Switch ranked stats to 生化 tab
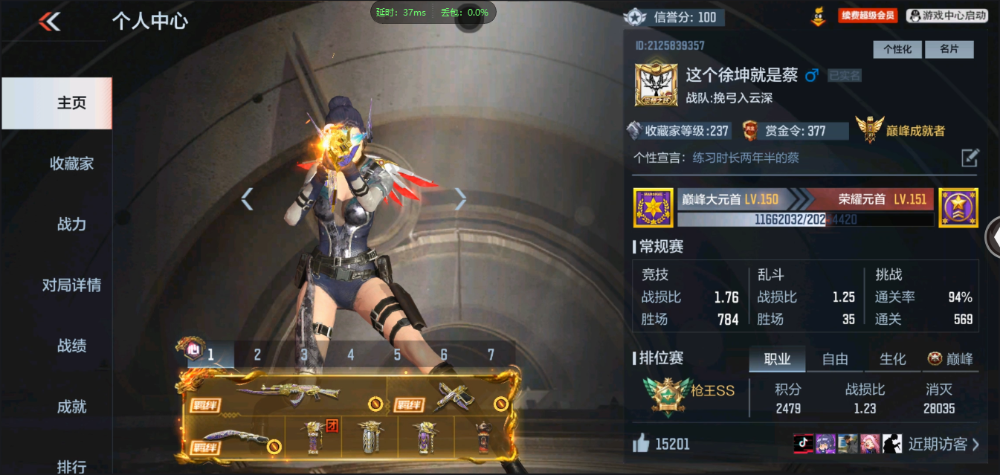 (892, 359)
